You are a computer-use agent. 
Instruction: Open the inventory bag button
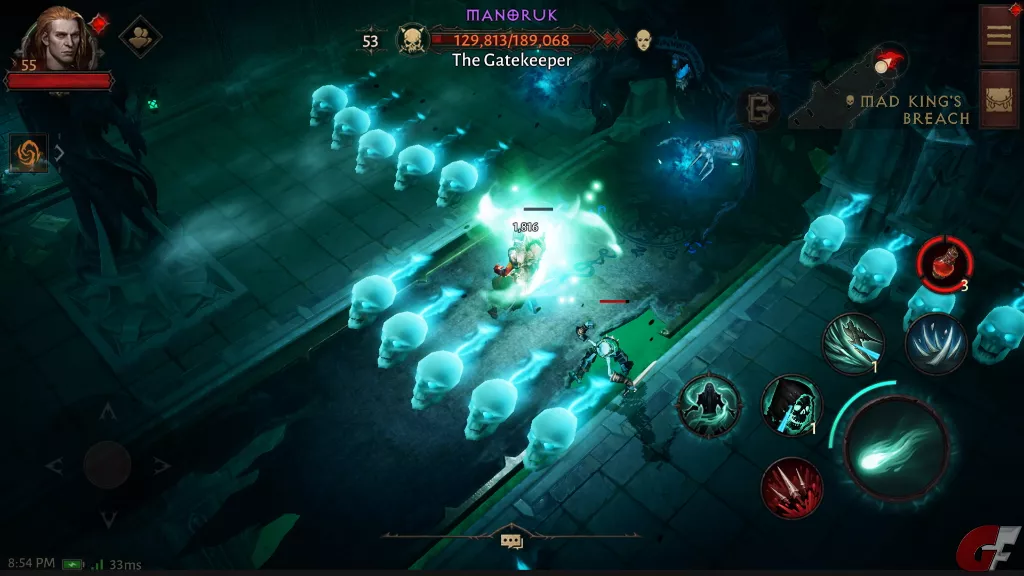coord(998,100)
